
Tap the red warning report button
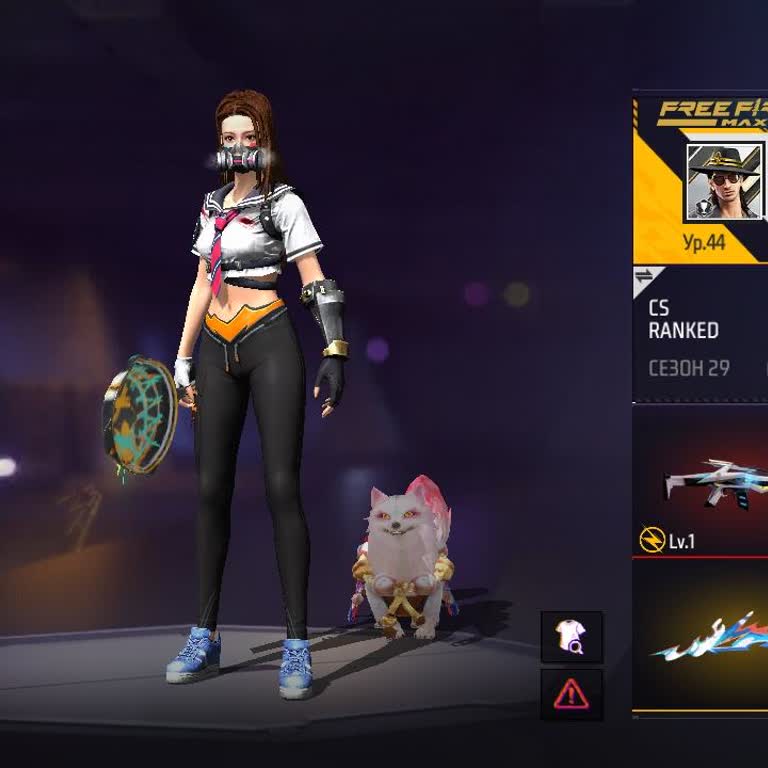[x=572, y=693]
